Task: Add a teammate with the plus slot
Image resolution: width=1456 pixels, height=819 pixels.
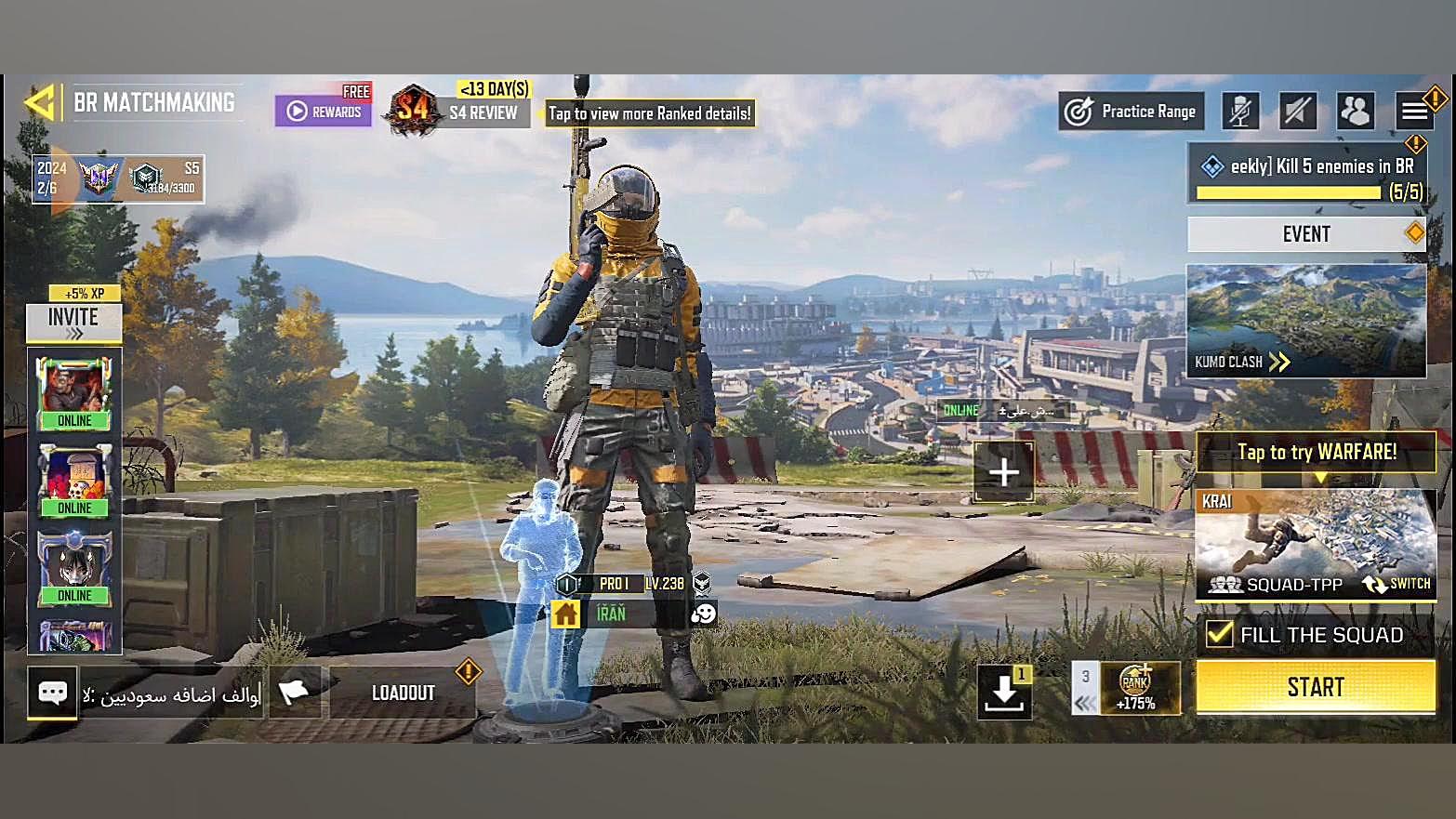Action: coord(1003,472)
